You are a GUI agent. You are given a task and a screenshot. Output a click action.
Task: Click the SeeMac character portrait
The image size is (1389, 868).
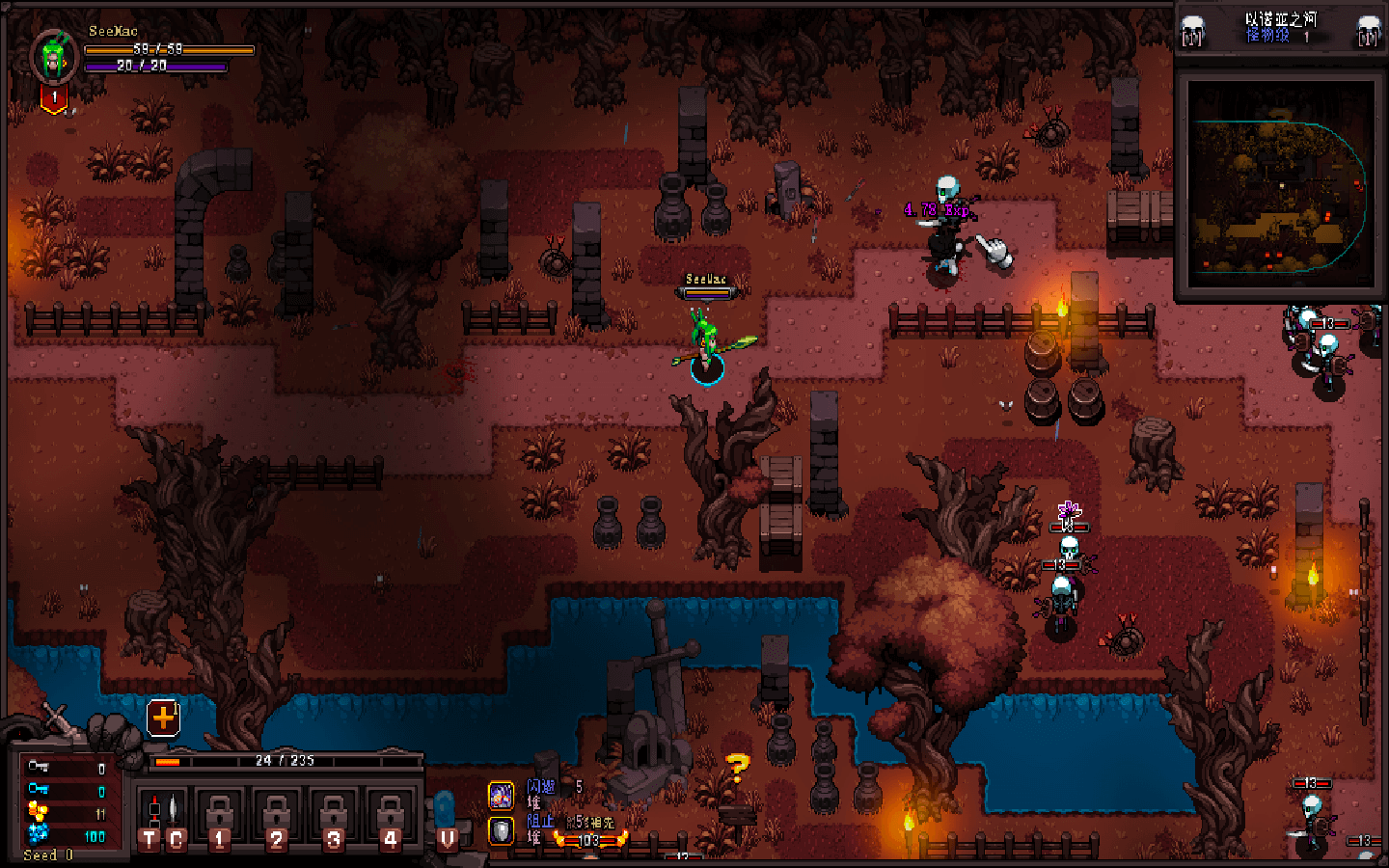54,56
